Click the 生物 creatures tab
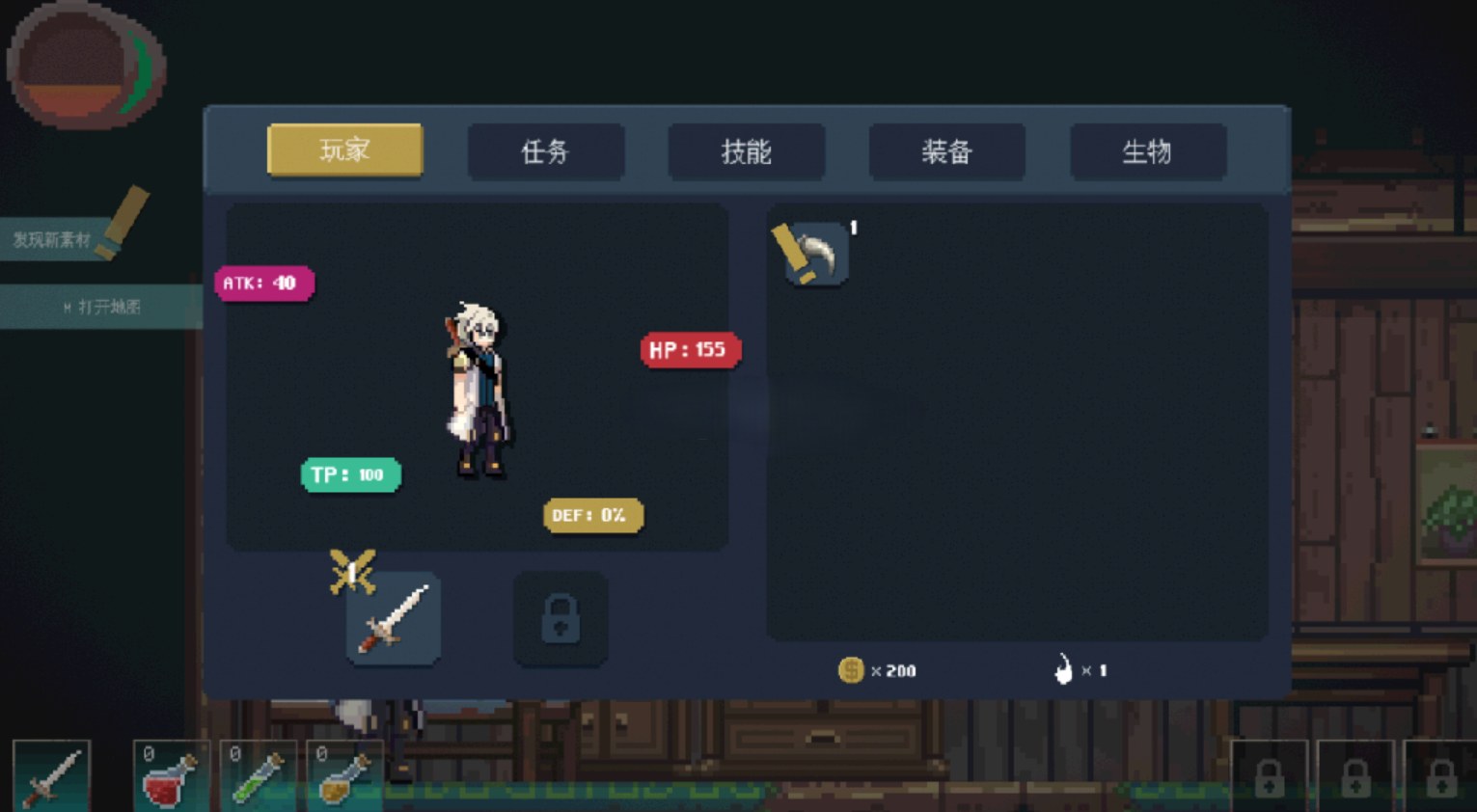1477x812 pixels. coord(1147,151)
